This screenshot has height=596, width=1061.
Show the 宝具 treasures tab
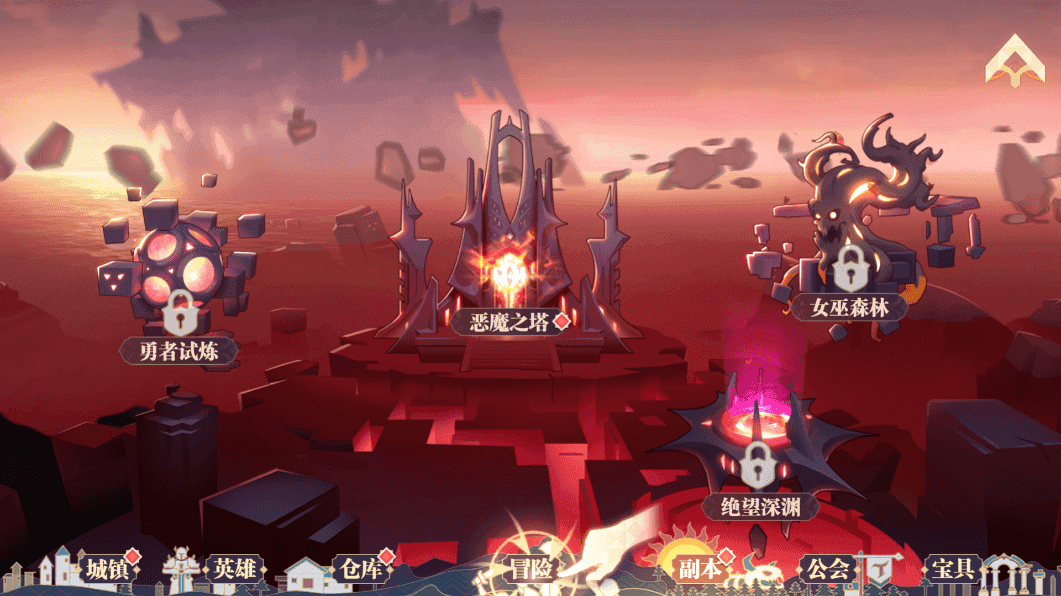click(x=952, y=569)
